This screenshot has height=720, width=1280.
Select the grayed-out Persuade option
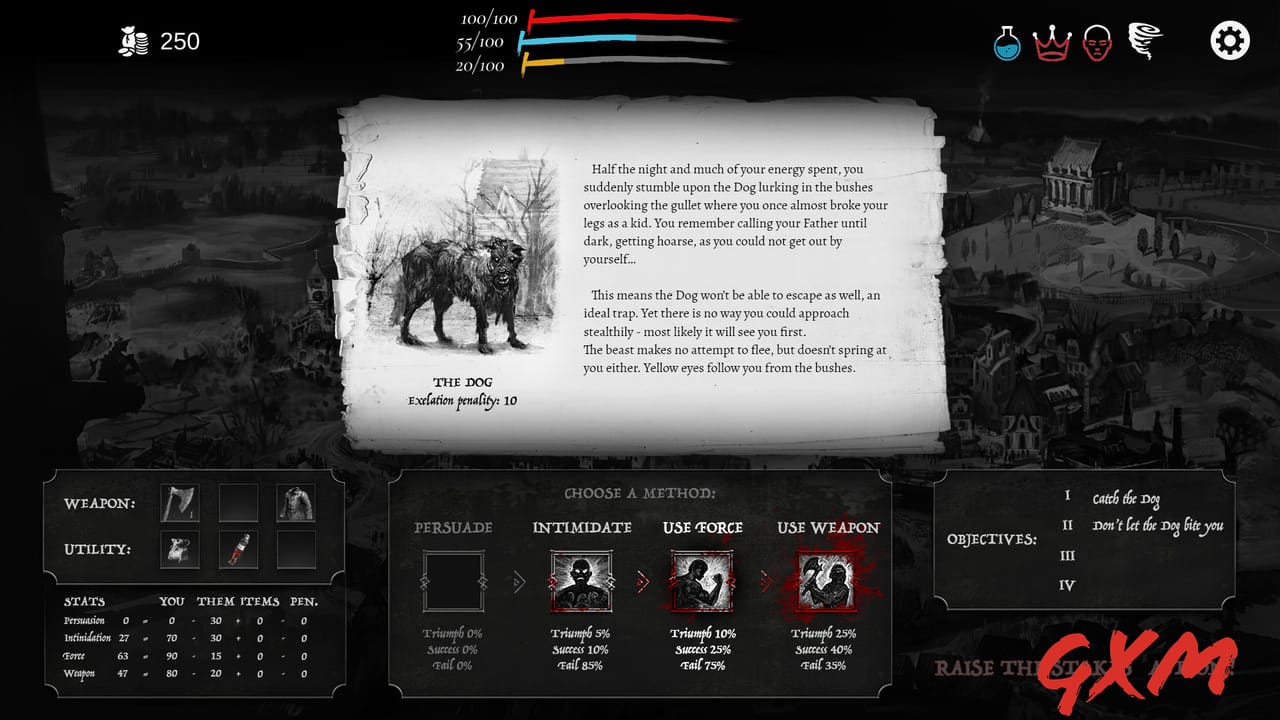click(x=455, y=580)
